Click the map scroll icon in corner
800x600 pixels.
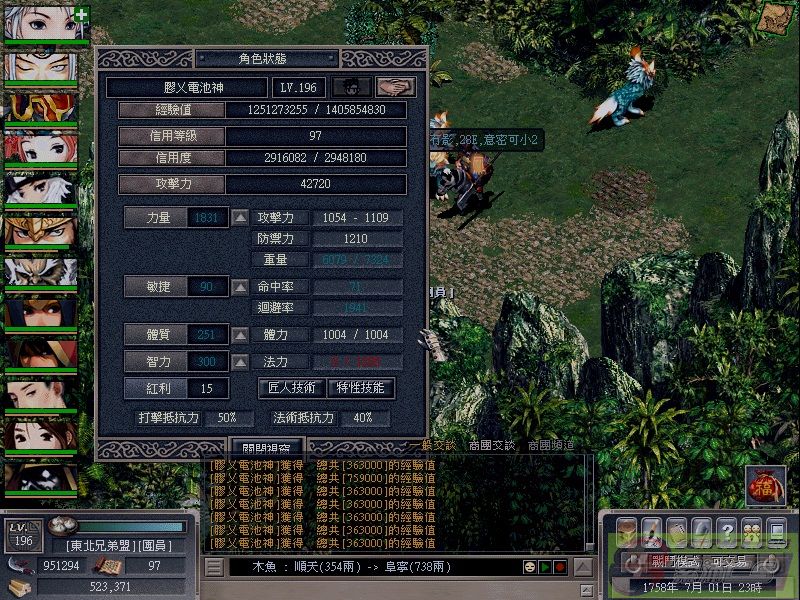pos(773,19)
